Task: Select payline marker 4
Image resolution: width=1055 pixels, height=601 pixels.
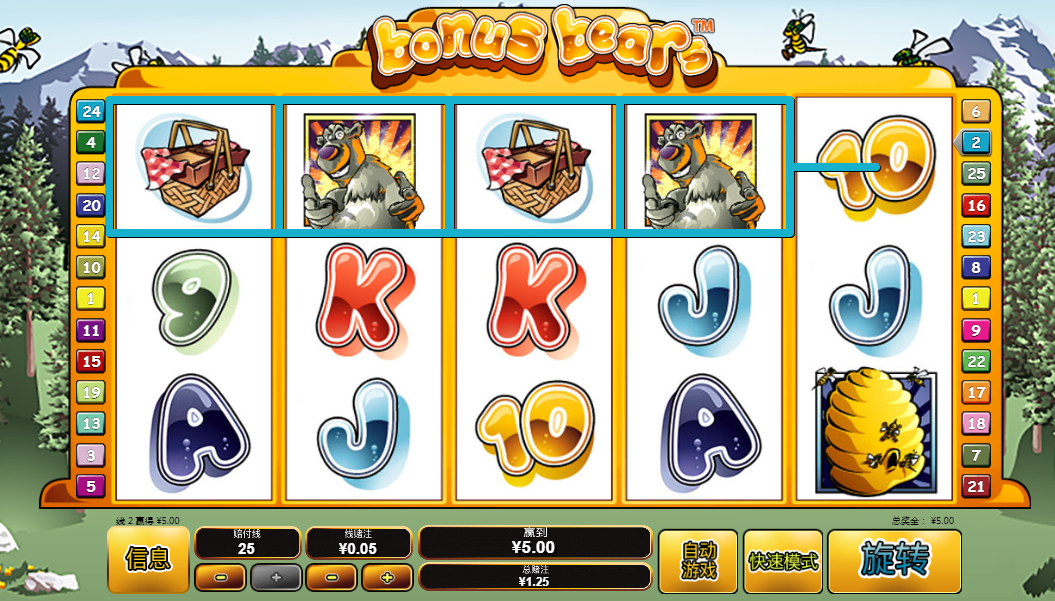Action: point(91,143)
